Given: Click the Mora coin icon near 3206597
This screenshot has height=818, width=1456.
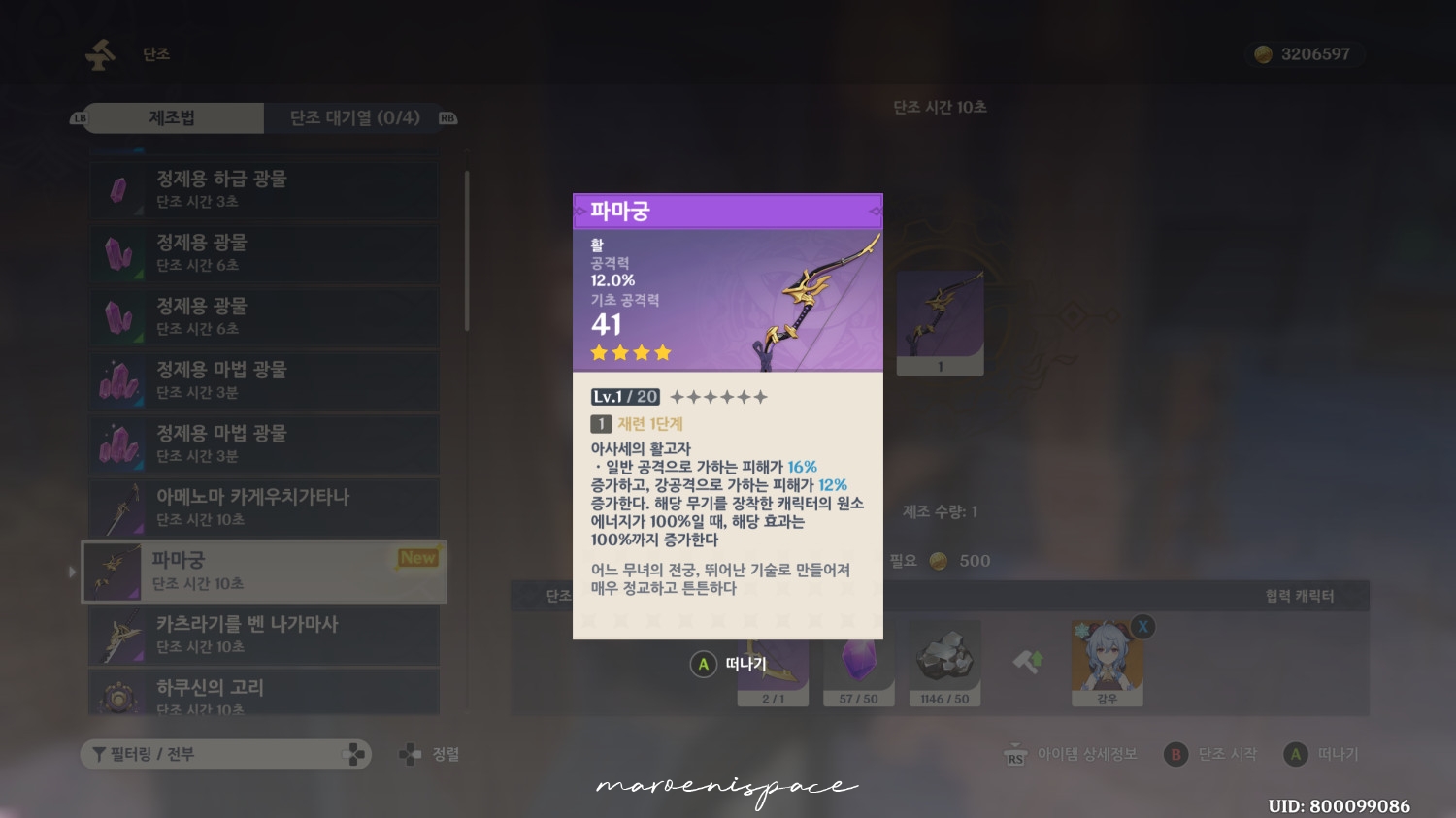Looking at the screenshot, I should [1263, 54].
